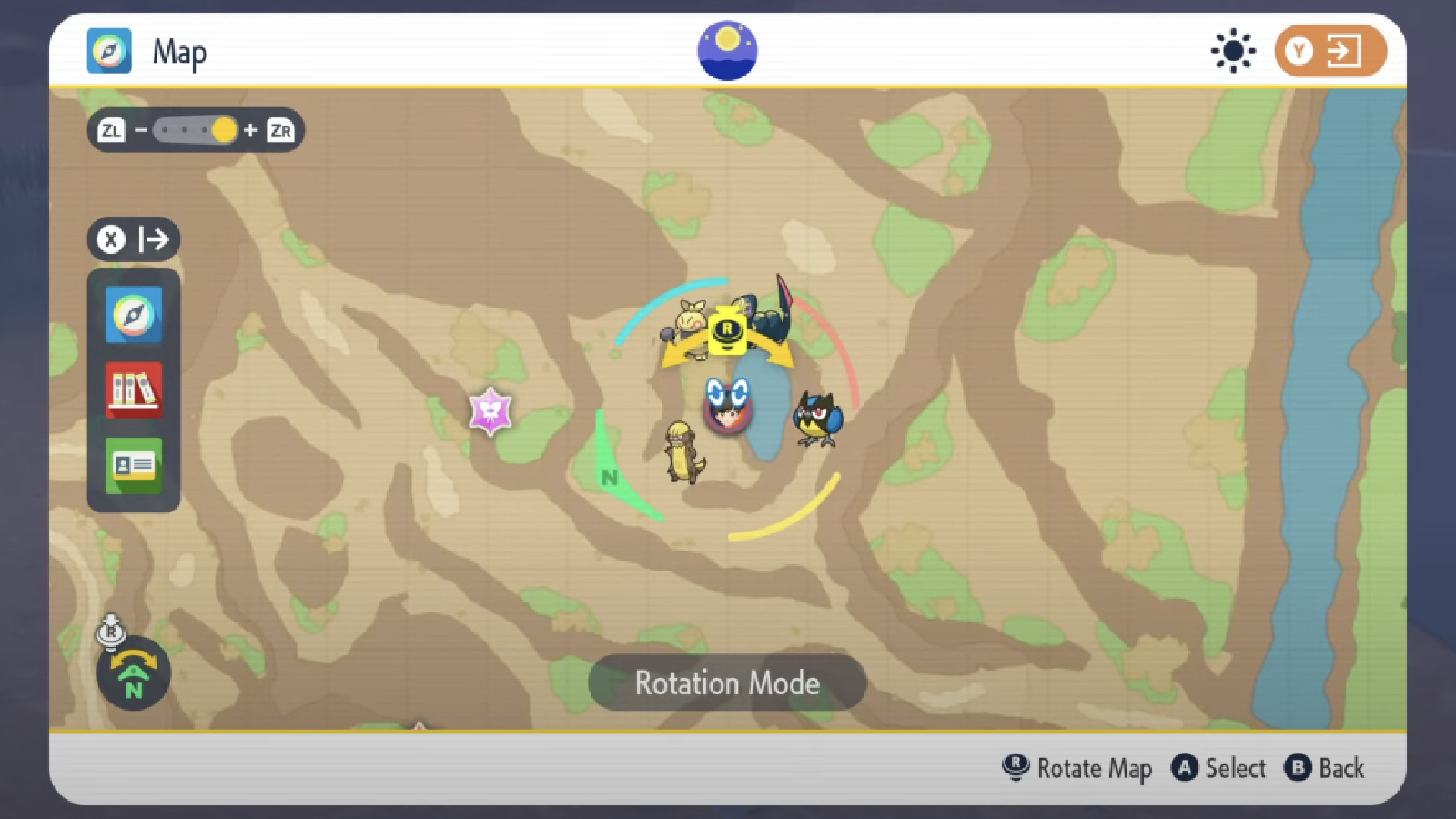Toggle the north rotation compass at bottom left

(132, 672)
